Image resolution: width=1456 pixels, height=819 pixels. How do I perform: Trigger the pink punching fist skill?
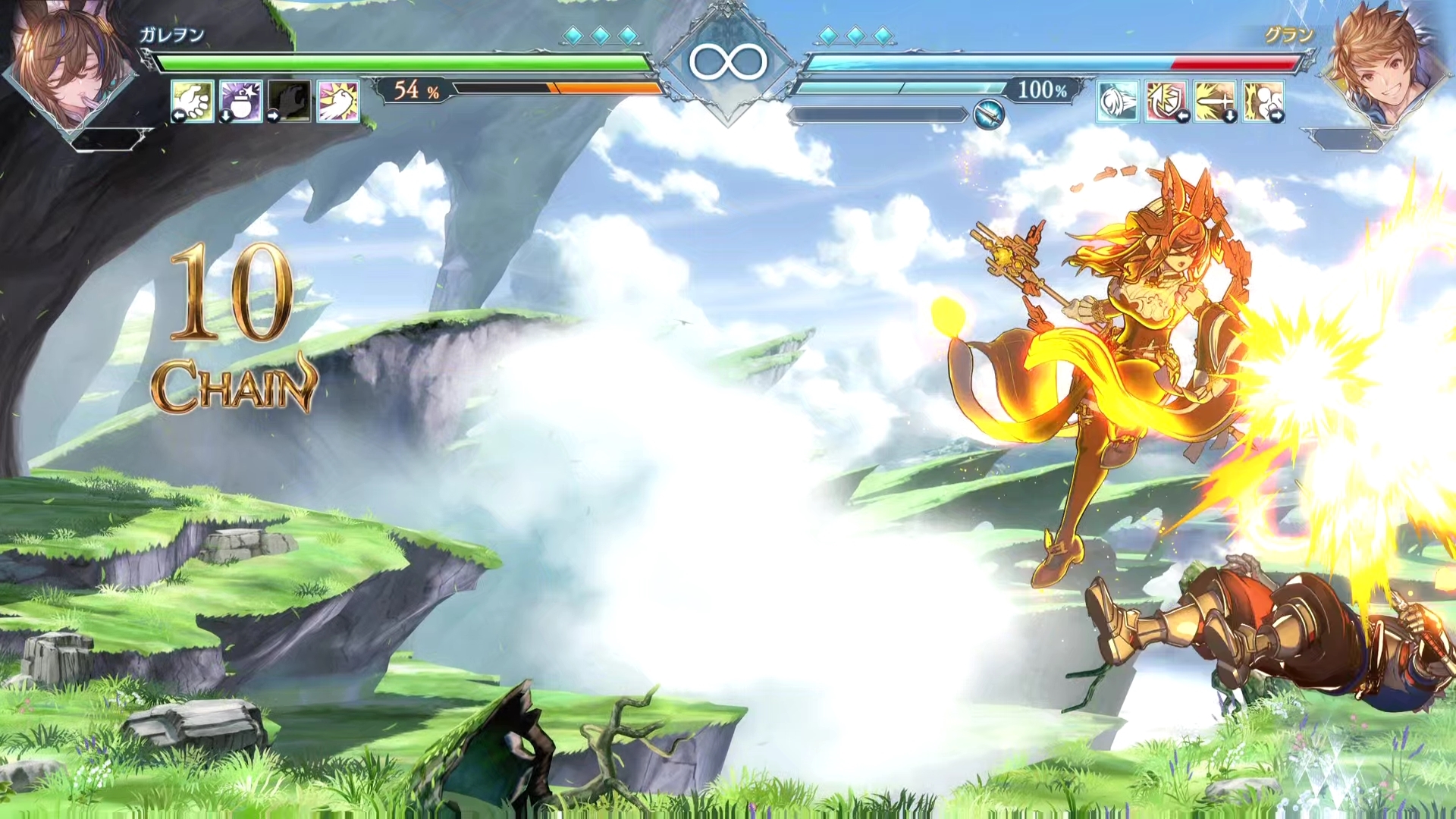[338, 101]
